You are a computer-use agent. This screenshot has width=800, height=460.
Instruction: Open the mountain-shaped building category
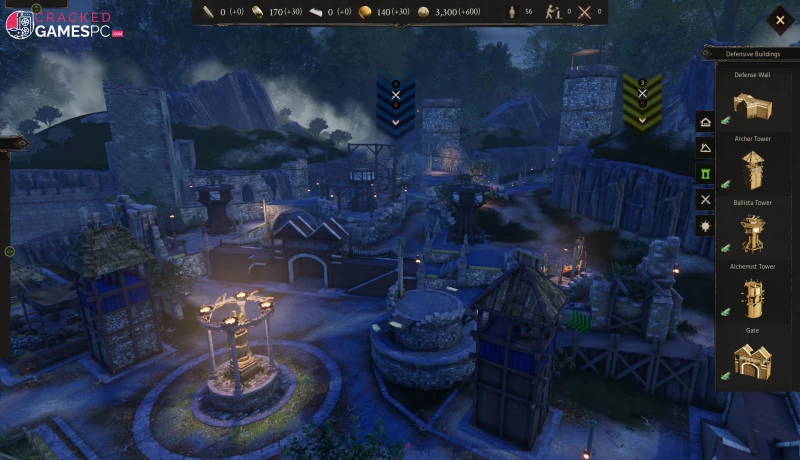706,148
